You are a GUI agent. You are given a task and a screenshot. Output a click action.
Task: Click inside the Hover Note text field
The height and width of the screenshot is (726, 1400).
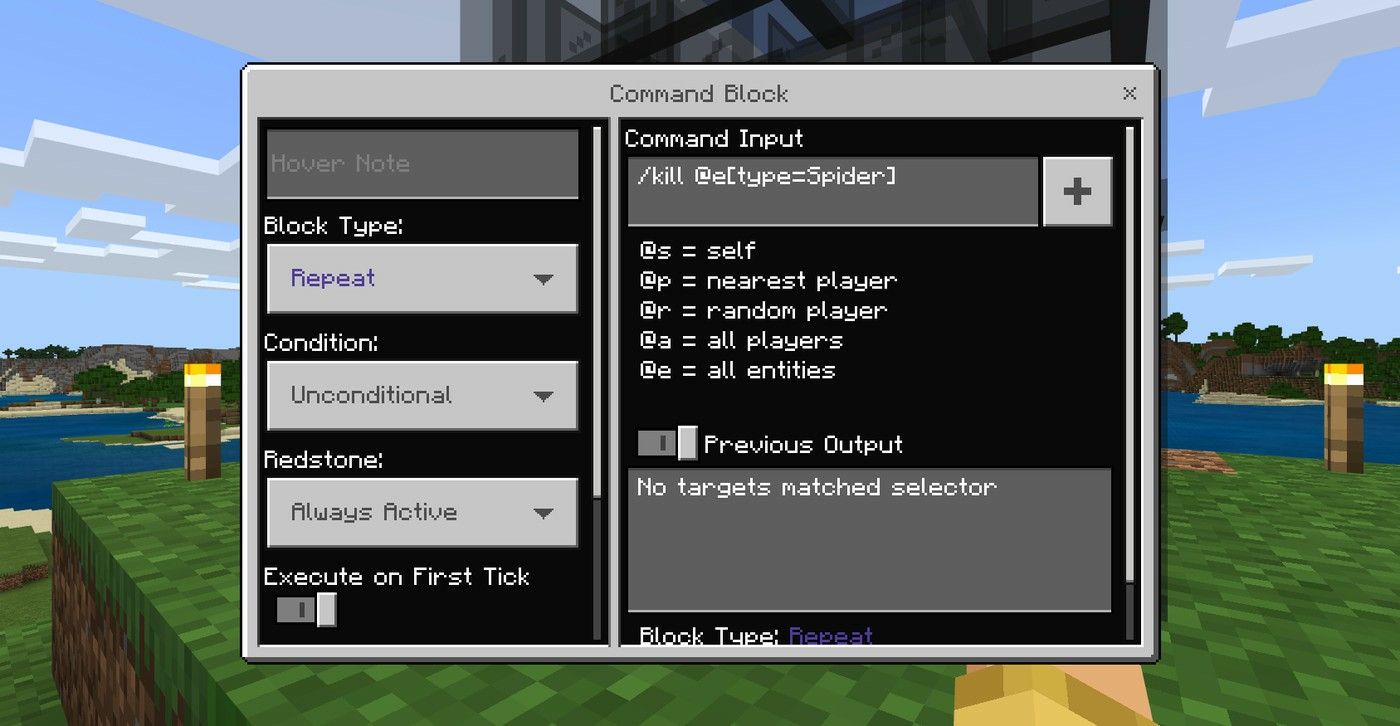point(420,164)
